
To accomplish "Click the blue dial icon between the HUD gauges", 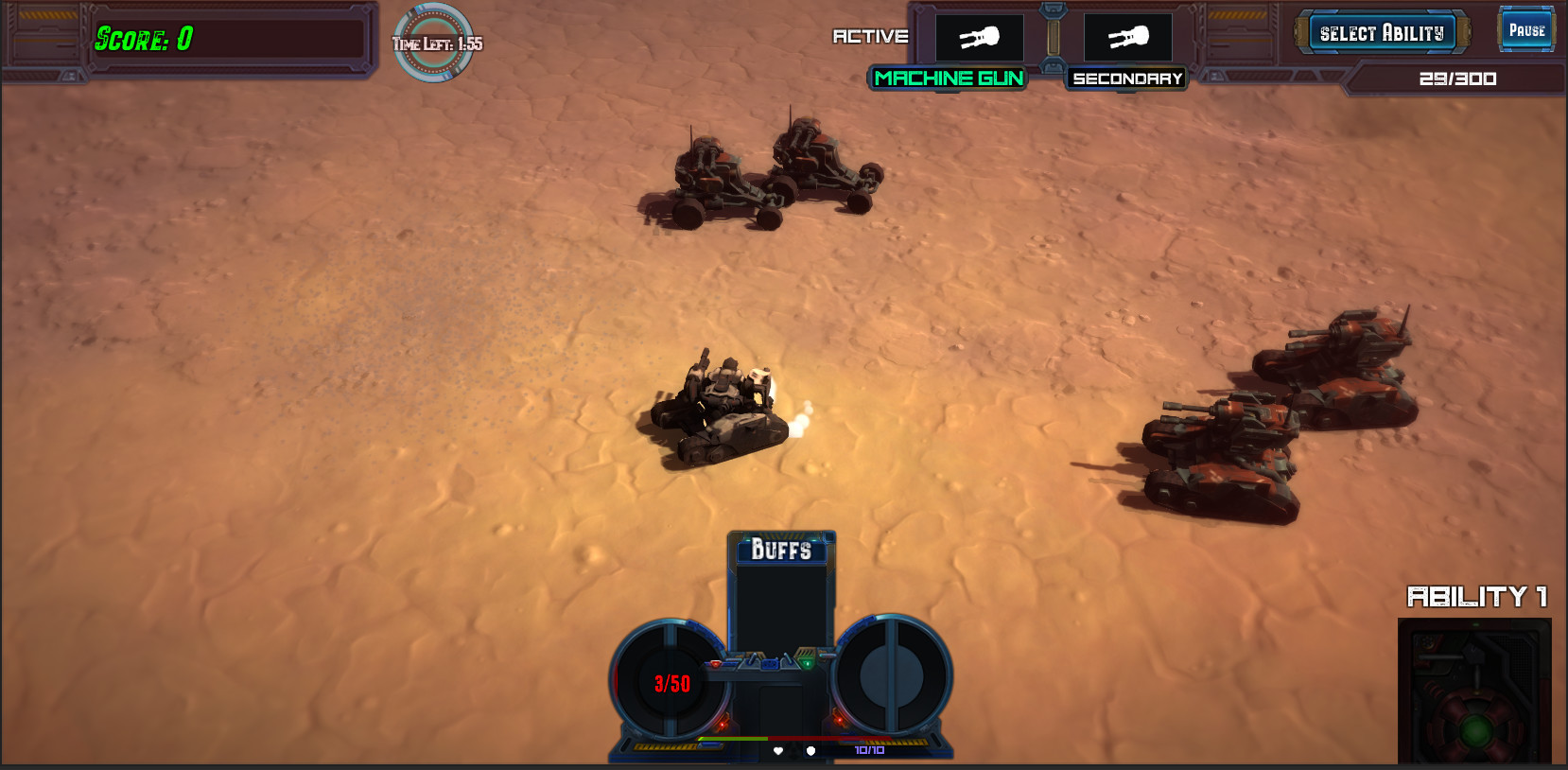I will [770, 665].
